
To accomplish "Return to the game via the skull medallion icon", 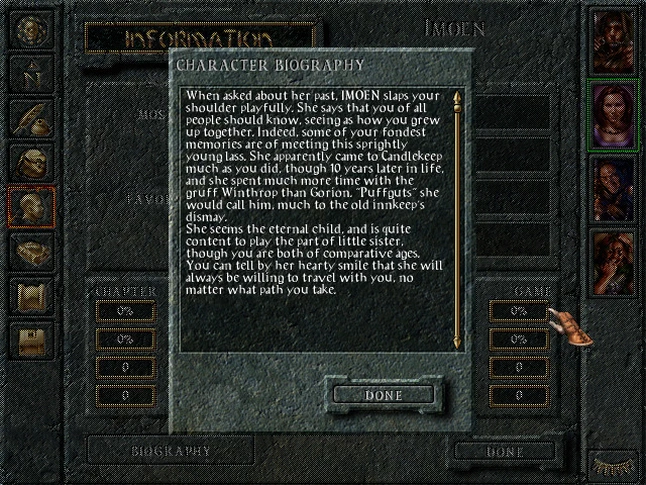I will 30,29.
